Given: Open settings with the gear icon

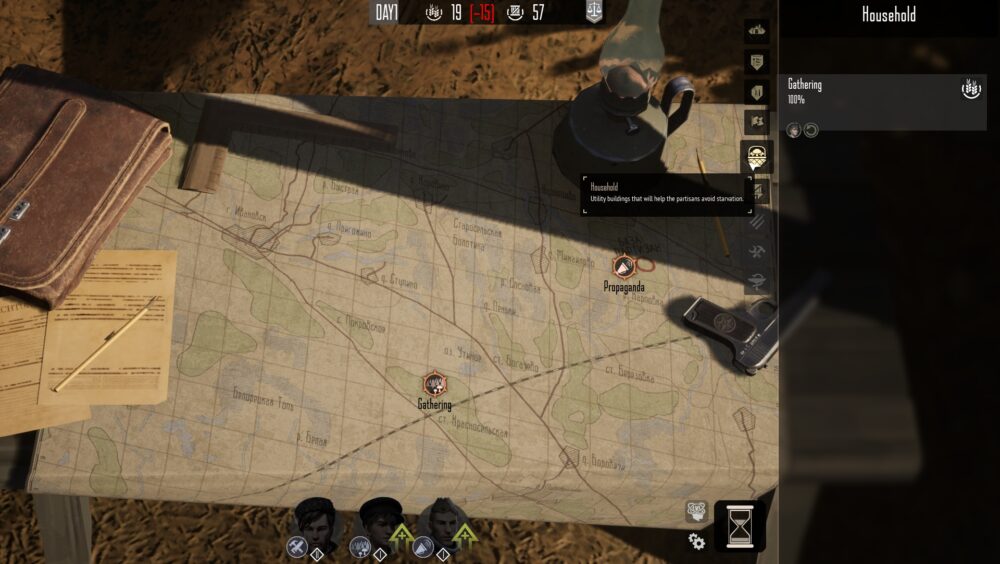Looking at the screenshot, I should 697,541.
